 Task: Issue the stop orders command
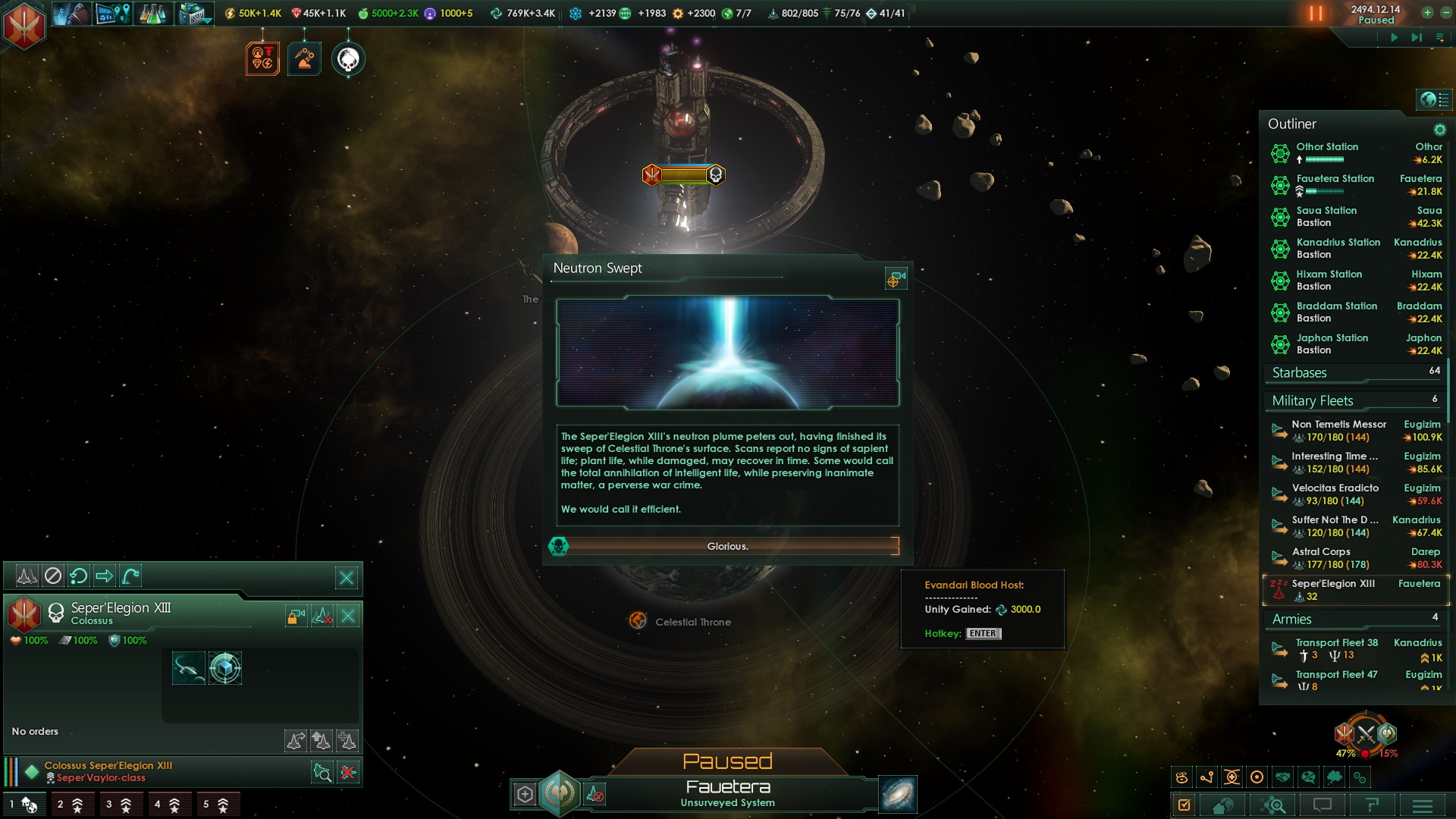pos(52,576)
